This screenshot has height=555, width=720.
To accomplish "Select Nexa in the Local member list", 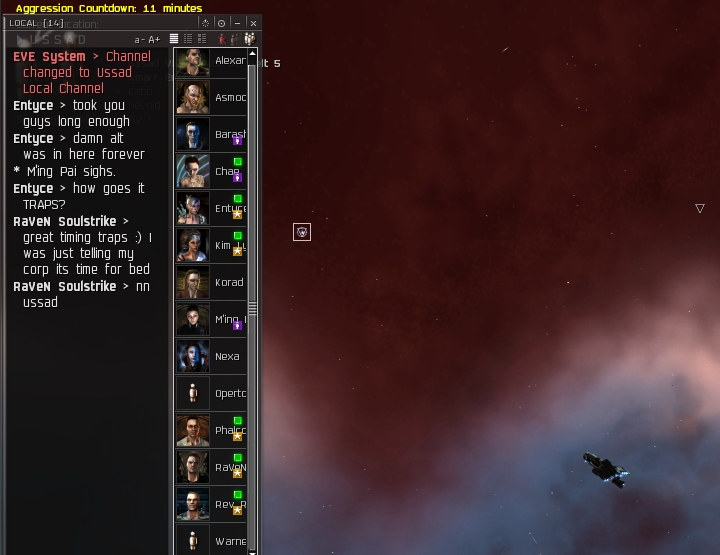I will (227, 356).
